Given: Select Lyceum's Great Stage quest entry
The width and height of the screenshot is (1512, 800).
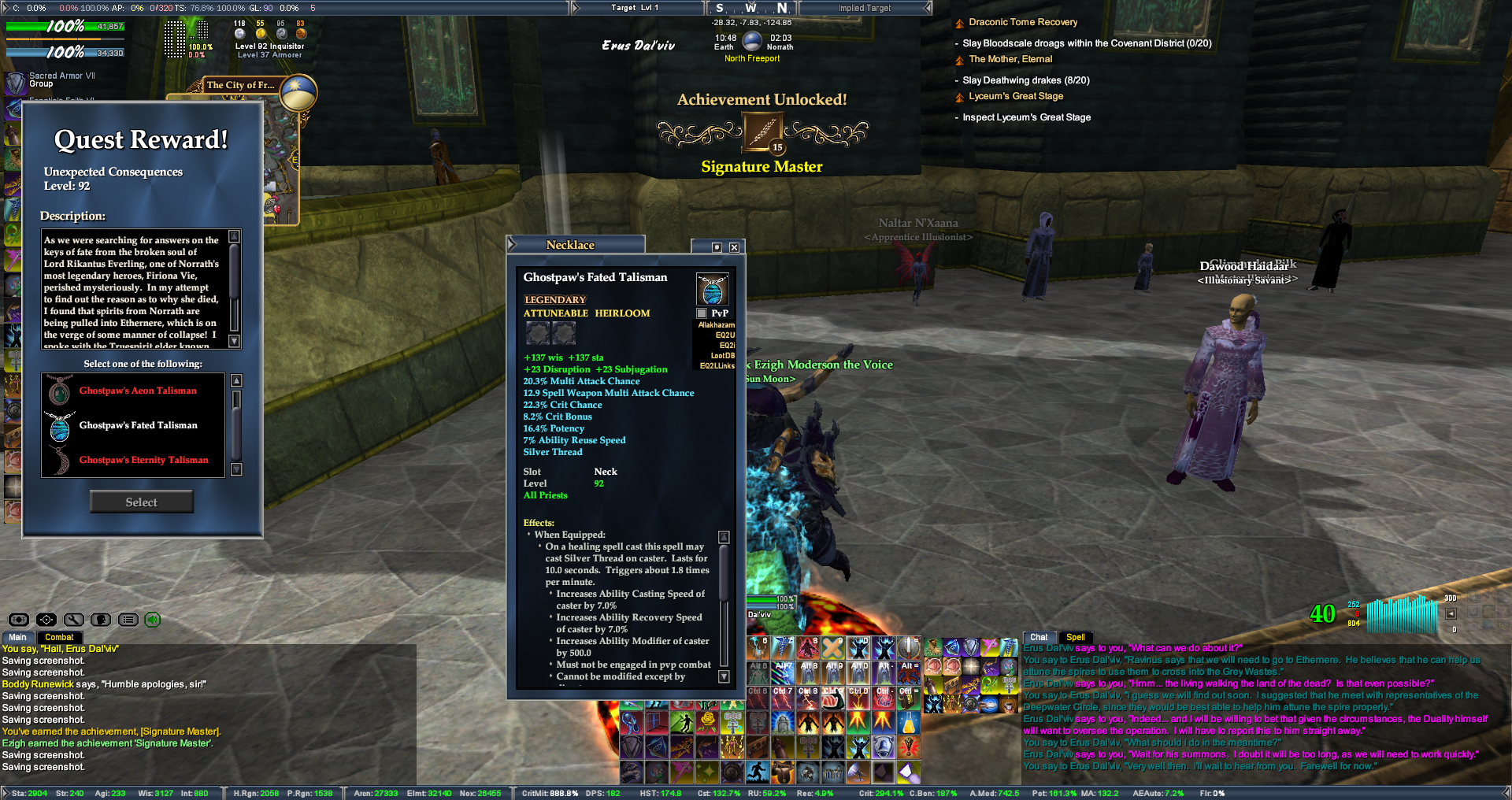Looking at the screenshot, I should [x=1016, y=97].
